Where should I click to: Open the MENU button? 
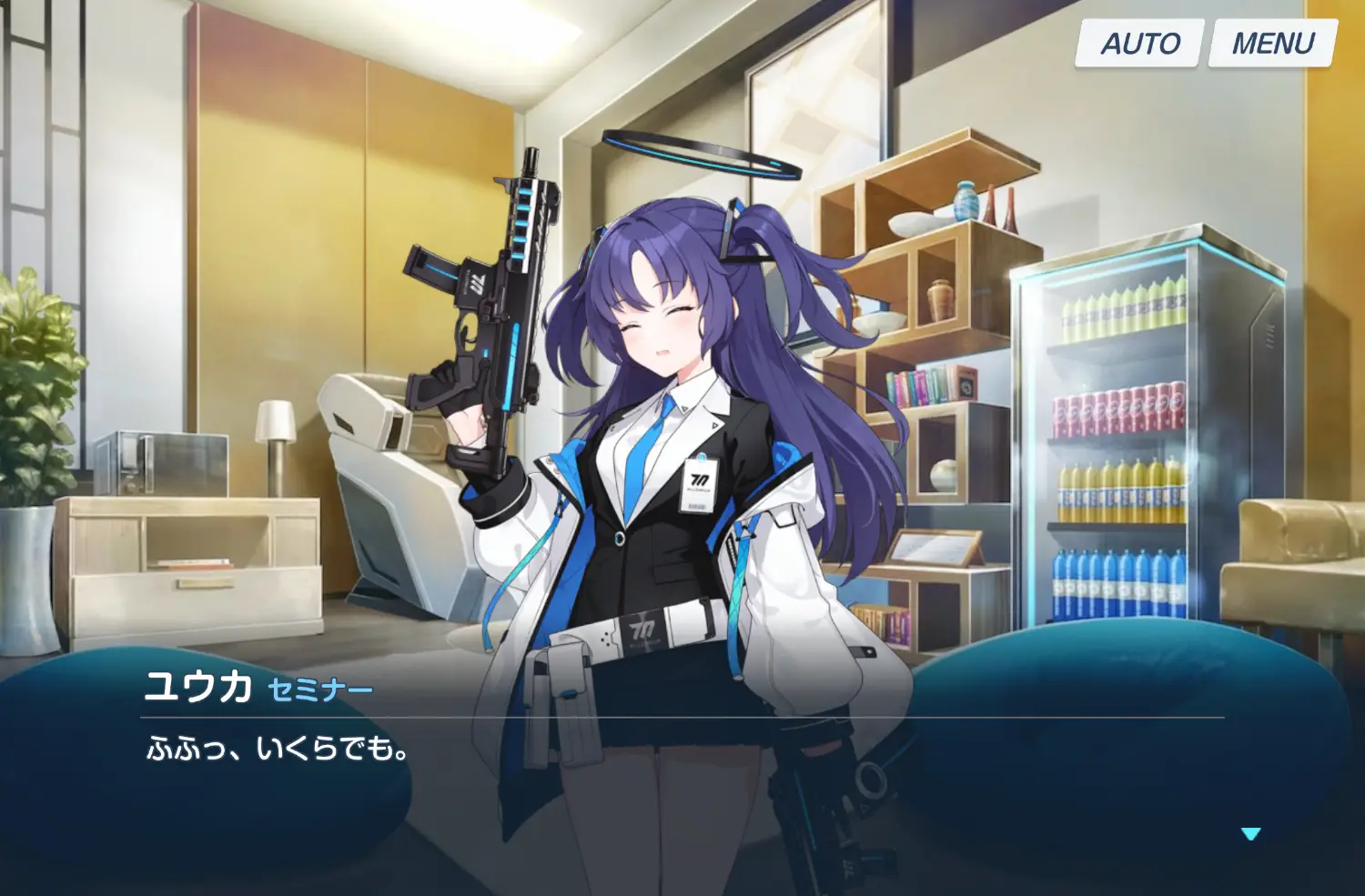(x=1272, y=43)
